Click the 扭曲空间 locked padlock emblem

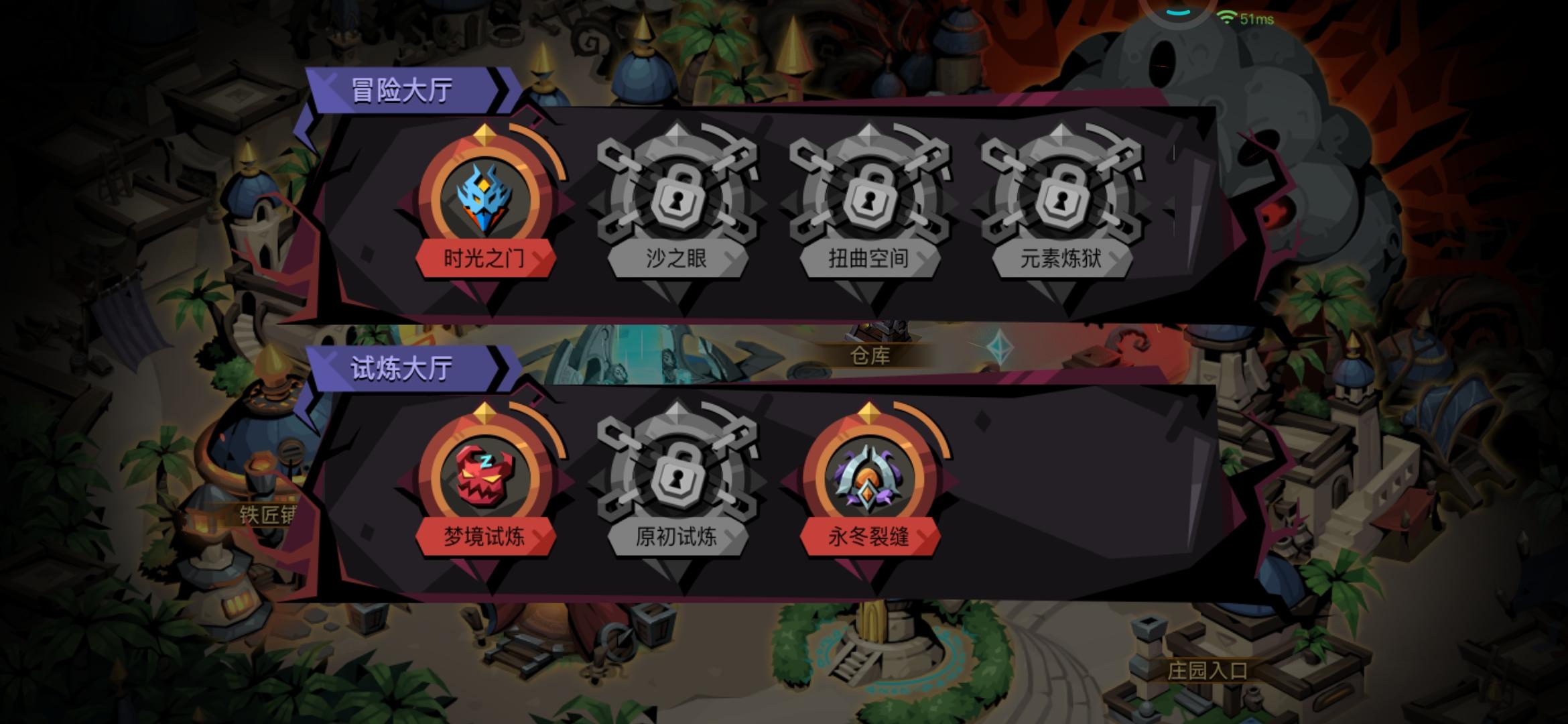click(870, 198)
